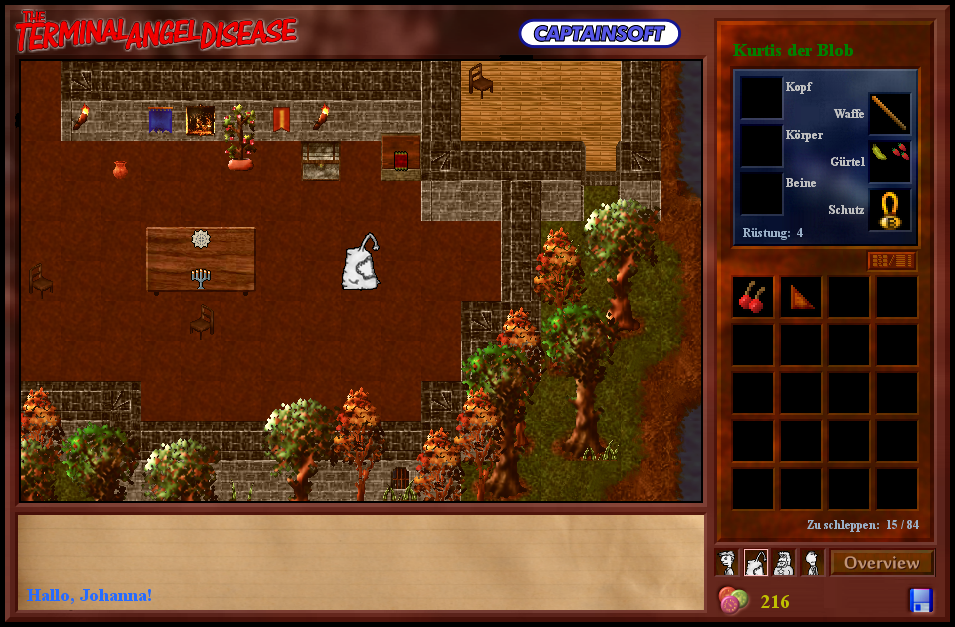The height and width of the screenshot is (627, 955).
Task: Switch to the bearded man party member
Action: (784, 563)
